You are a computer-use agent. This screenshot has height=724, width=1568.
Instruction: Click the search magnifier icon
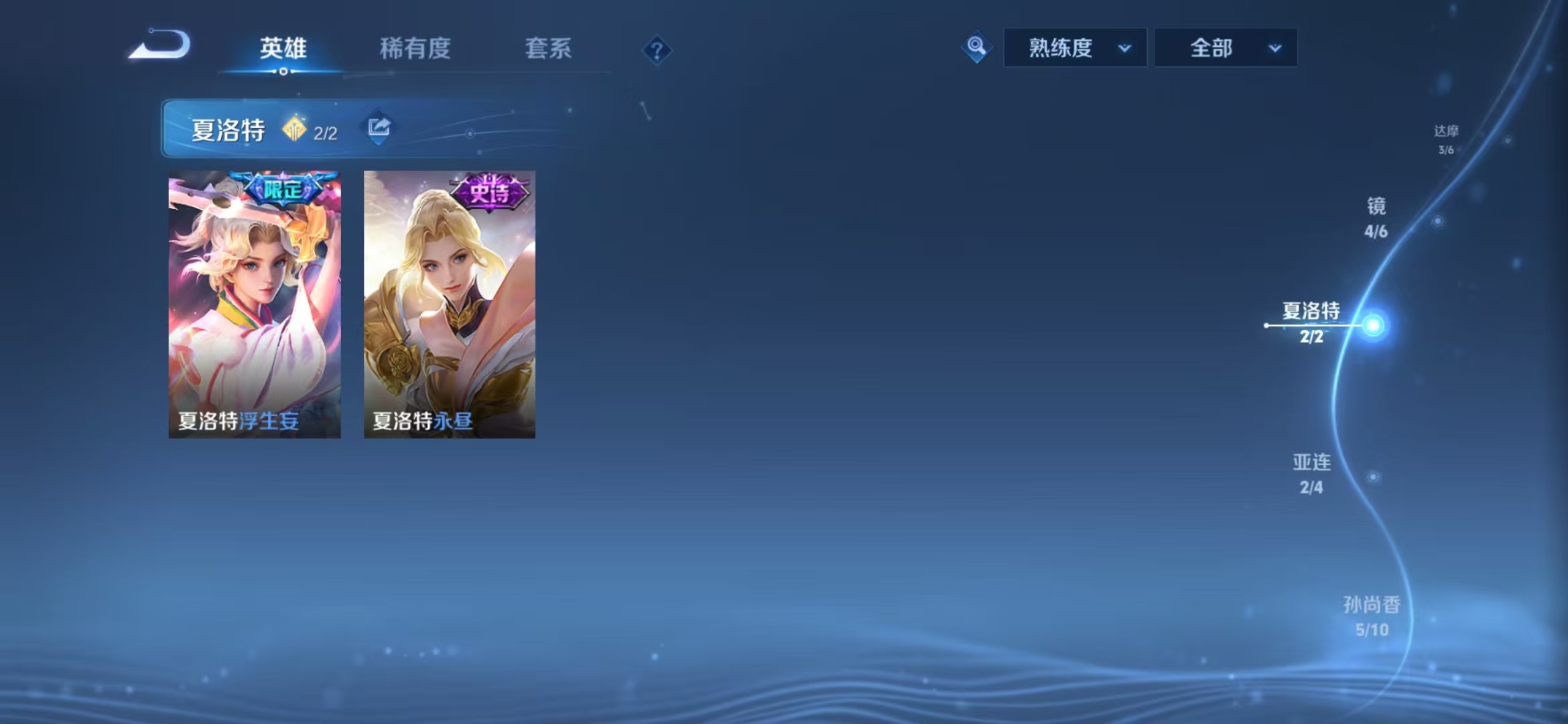pyautogui.click(x=976, y=47)
